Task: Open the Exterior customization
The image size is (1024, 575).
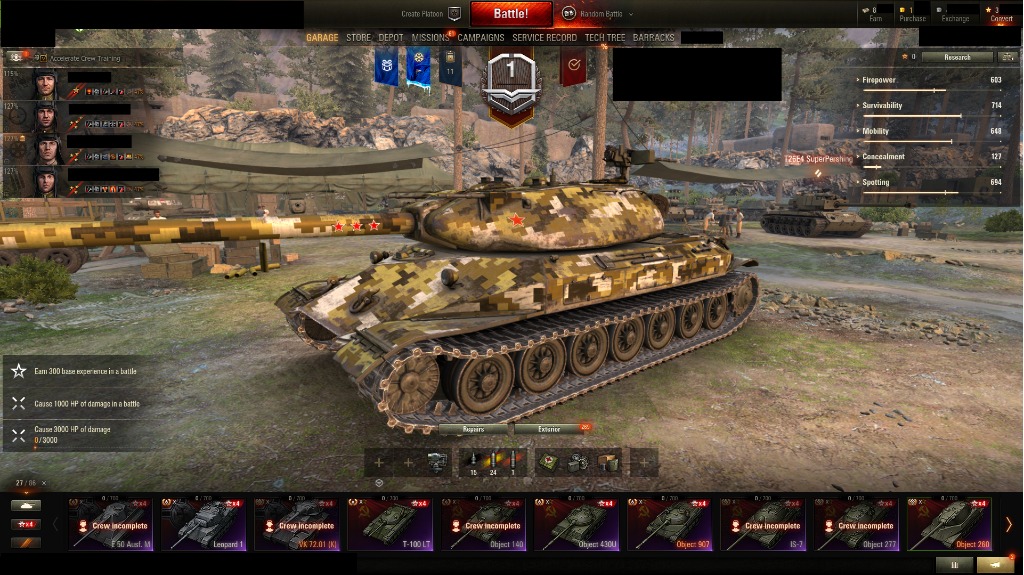Action: (x=549, y=429)
